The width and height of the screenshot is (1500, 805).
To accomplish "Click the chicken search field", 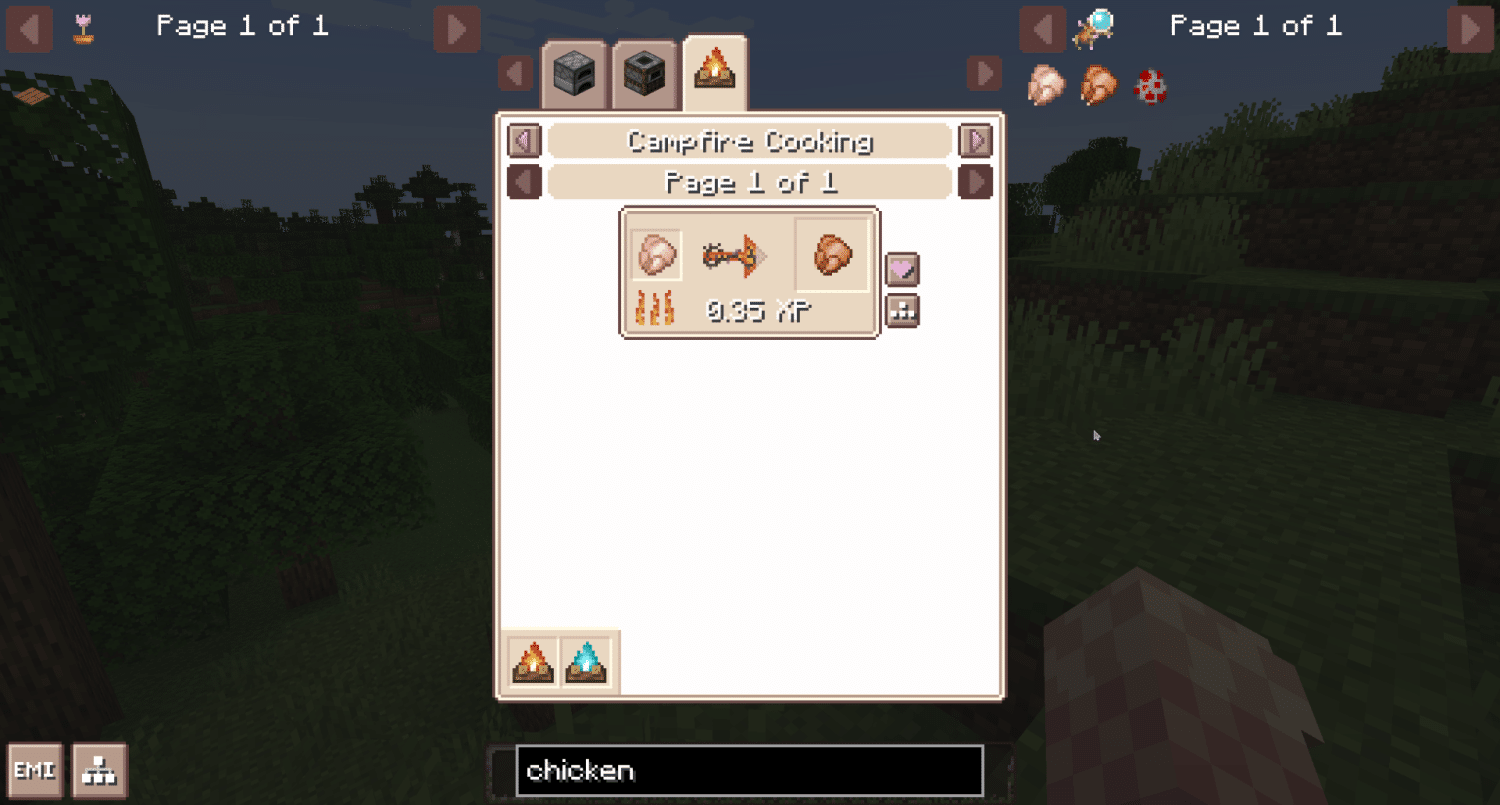I will pyautogui.click(x=748, y=770).
